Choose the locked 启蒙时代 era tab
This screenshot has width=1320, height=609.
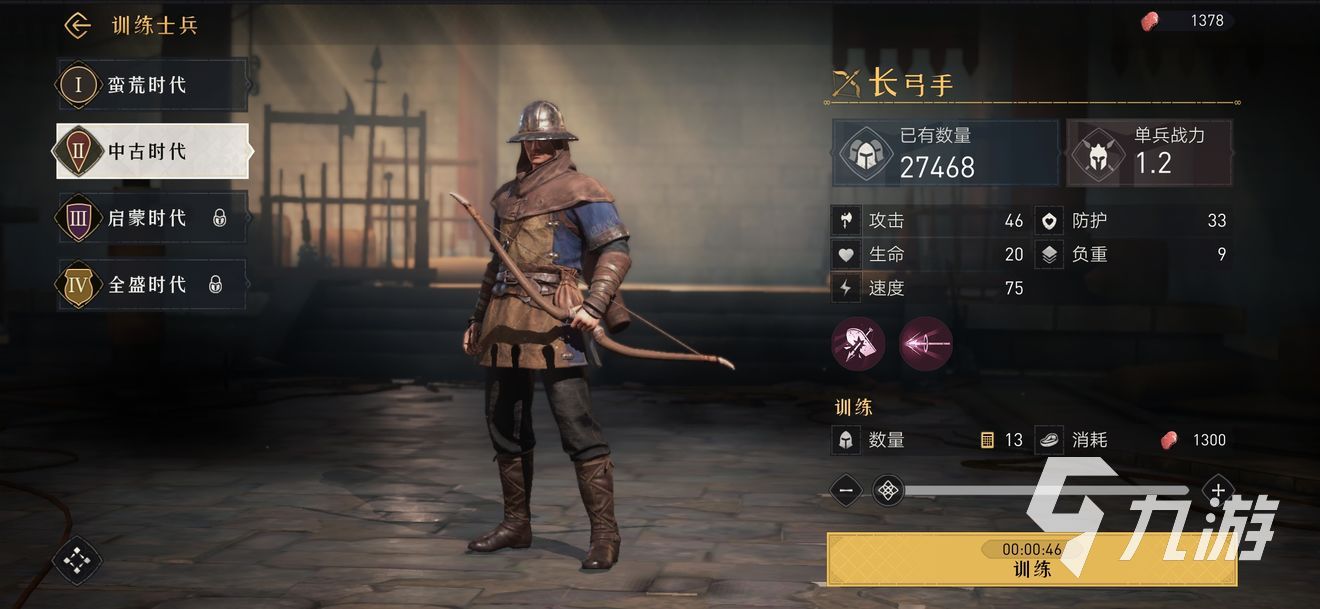click(x=150, y=218)
